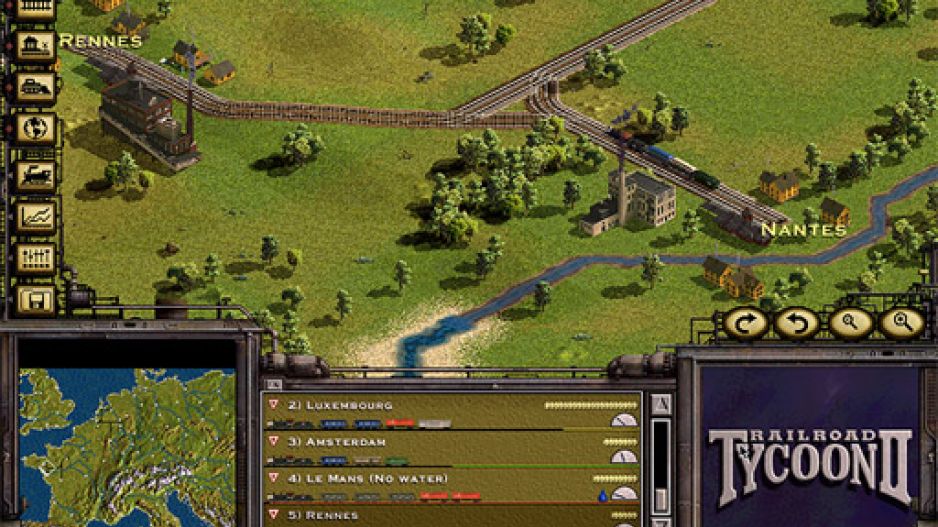
Task: Choose the Le Mans (No water) train
Action: 452,485
